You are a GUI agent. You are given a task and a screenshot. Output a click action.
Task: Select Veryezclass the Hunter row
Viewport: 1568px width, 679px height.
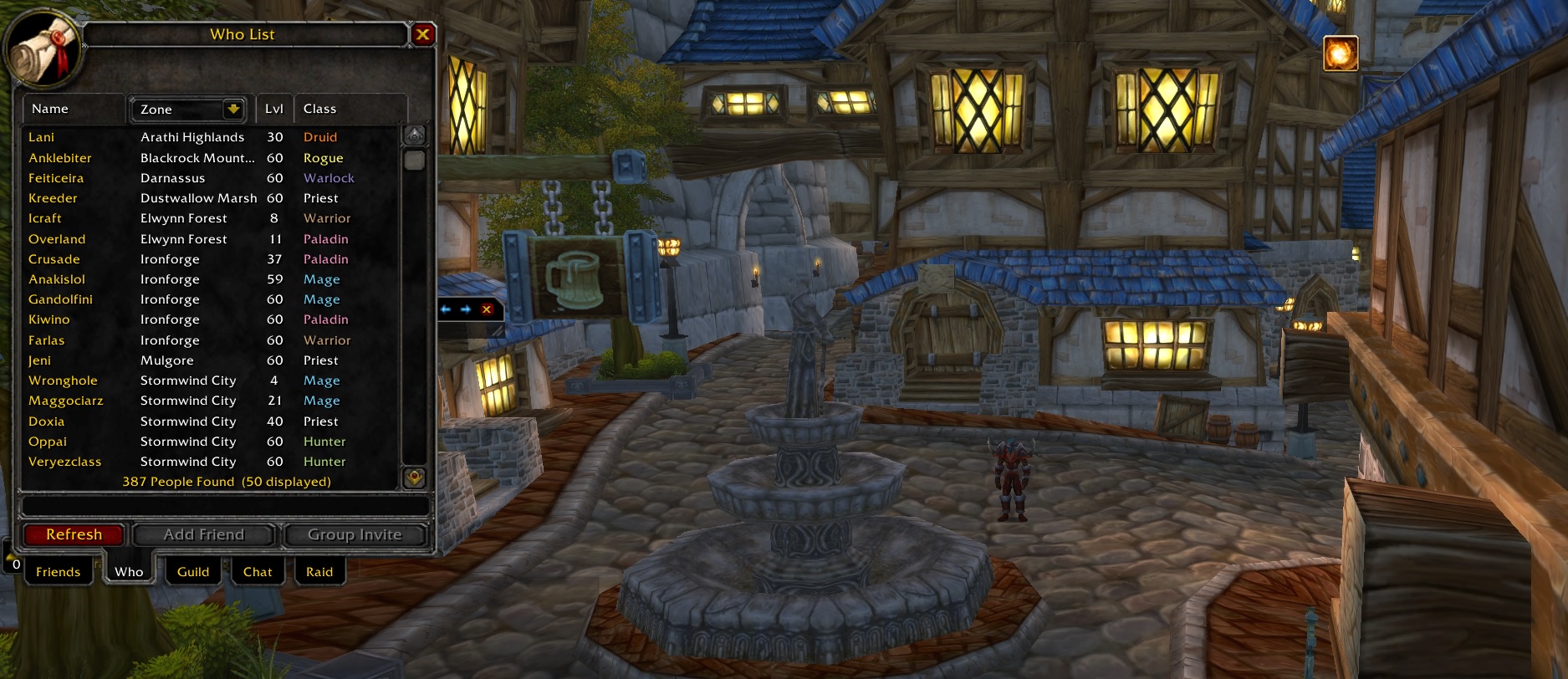(x=64, y=462)
